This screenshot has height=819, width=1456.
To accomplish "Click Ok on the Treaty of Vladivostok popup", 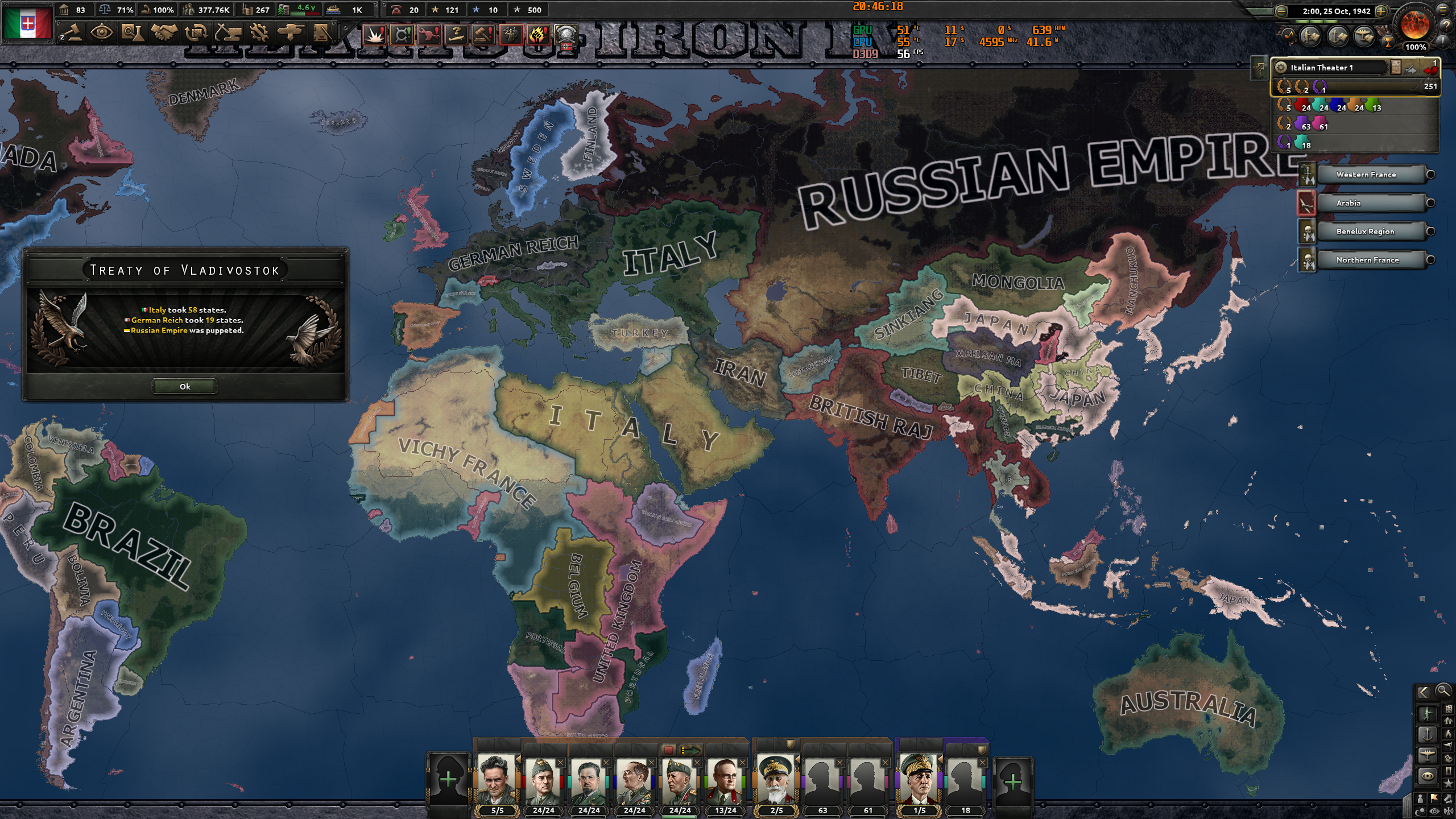I will (185, 387).
